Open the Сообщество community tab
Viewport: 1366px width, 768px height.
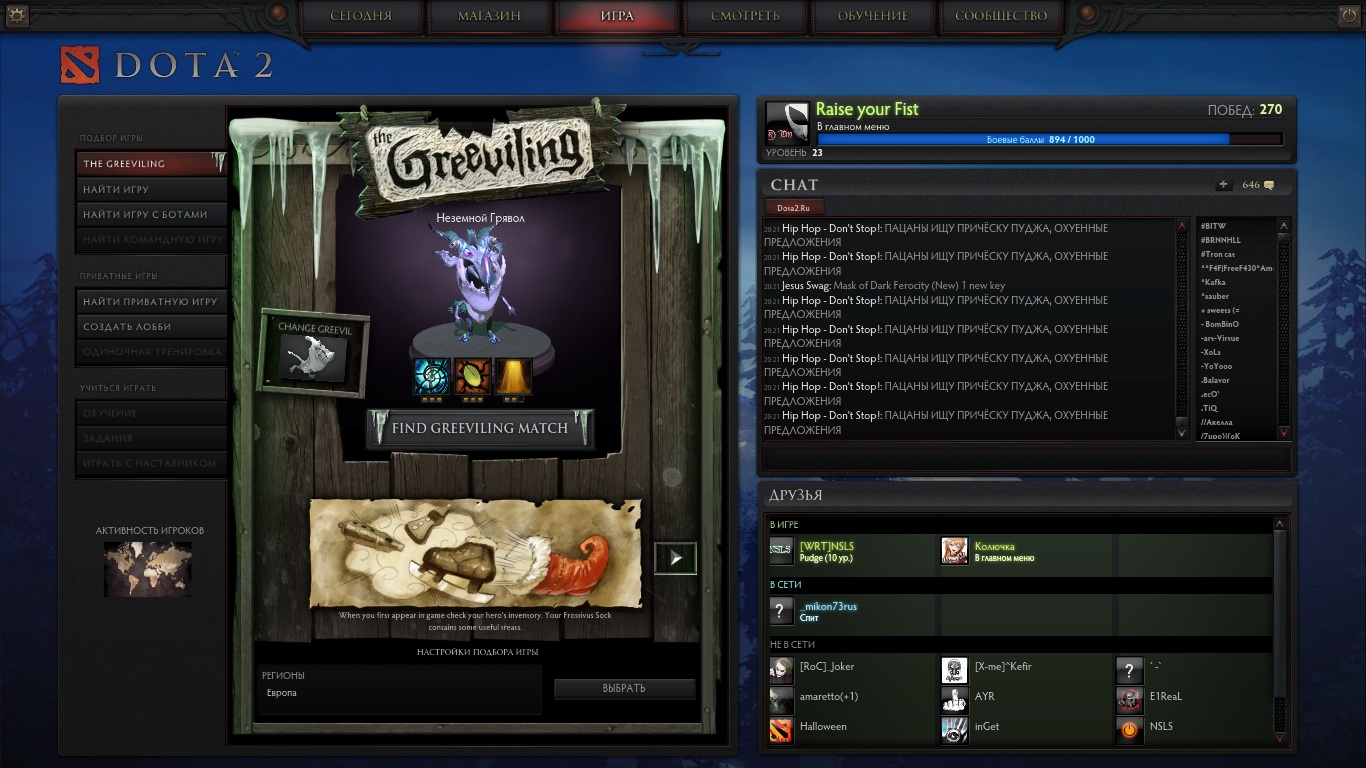pos(1001,16)
